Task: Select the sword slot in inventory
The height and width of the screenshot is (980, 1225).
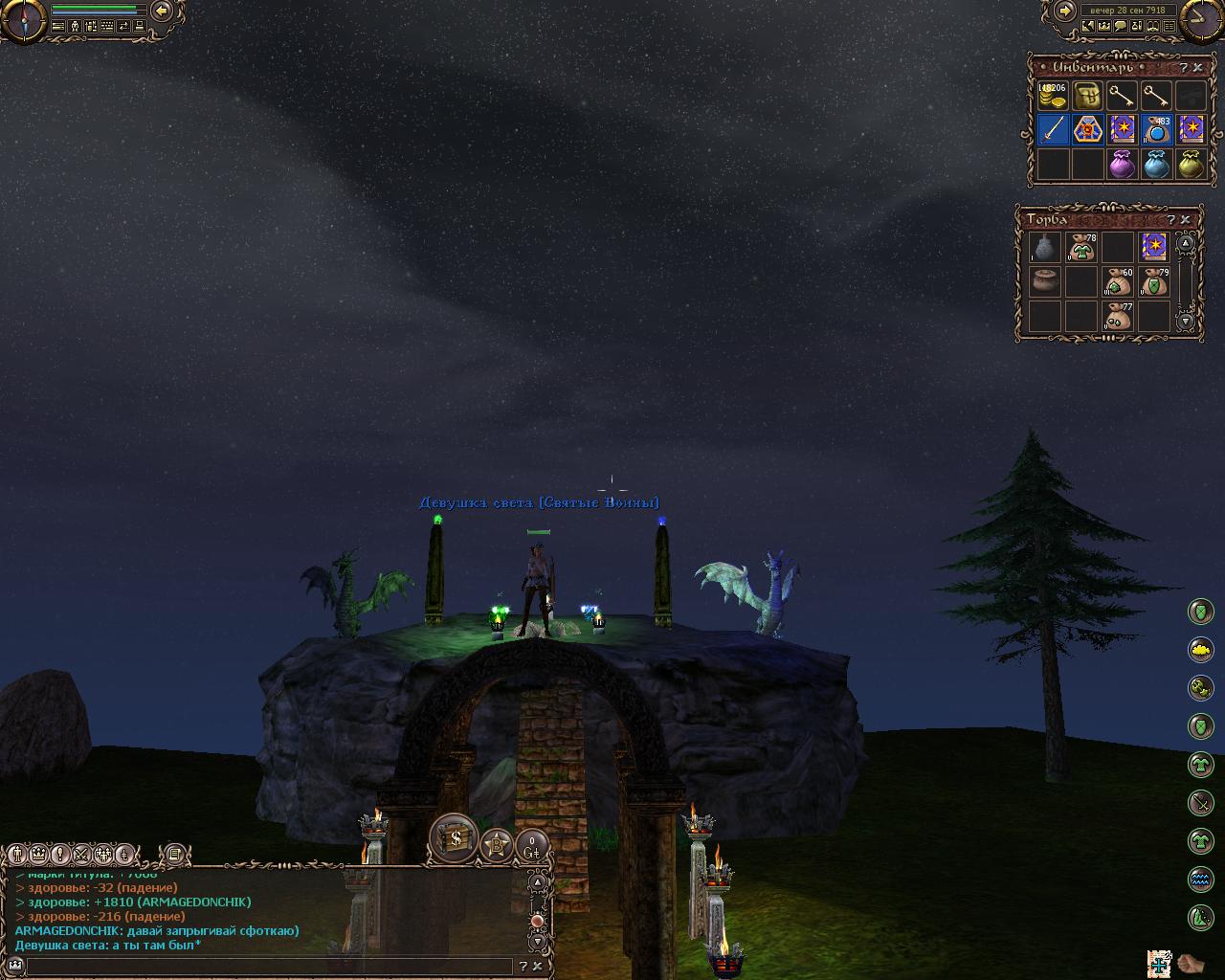Action: point(1053,129)
